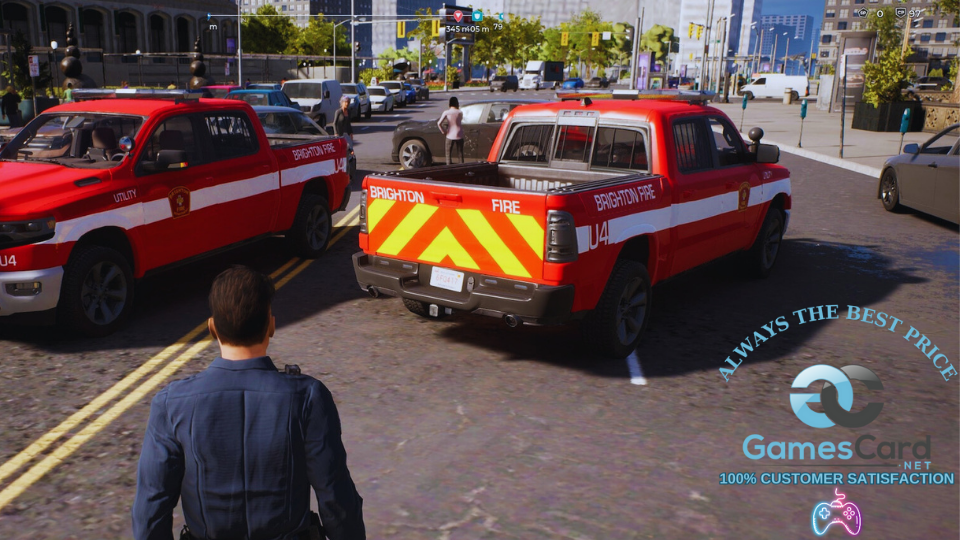Click the red waypoint marker on the compass
This screenshot has width=960, height=540.
pos(458,16)
